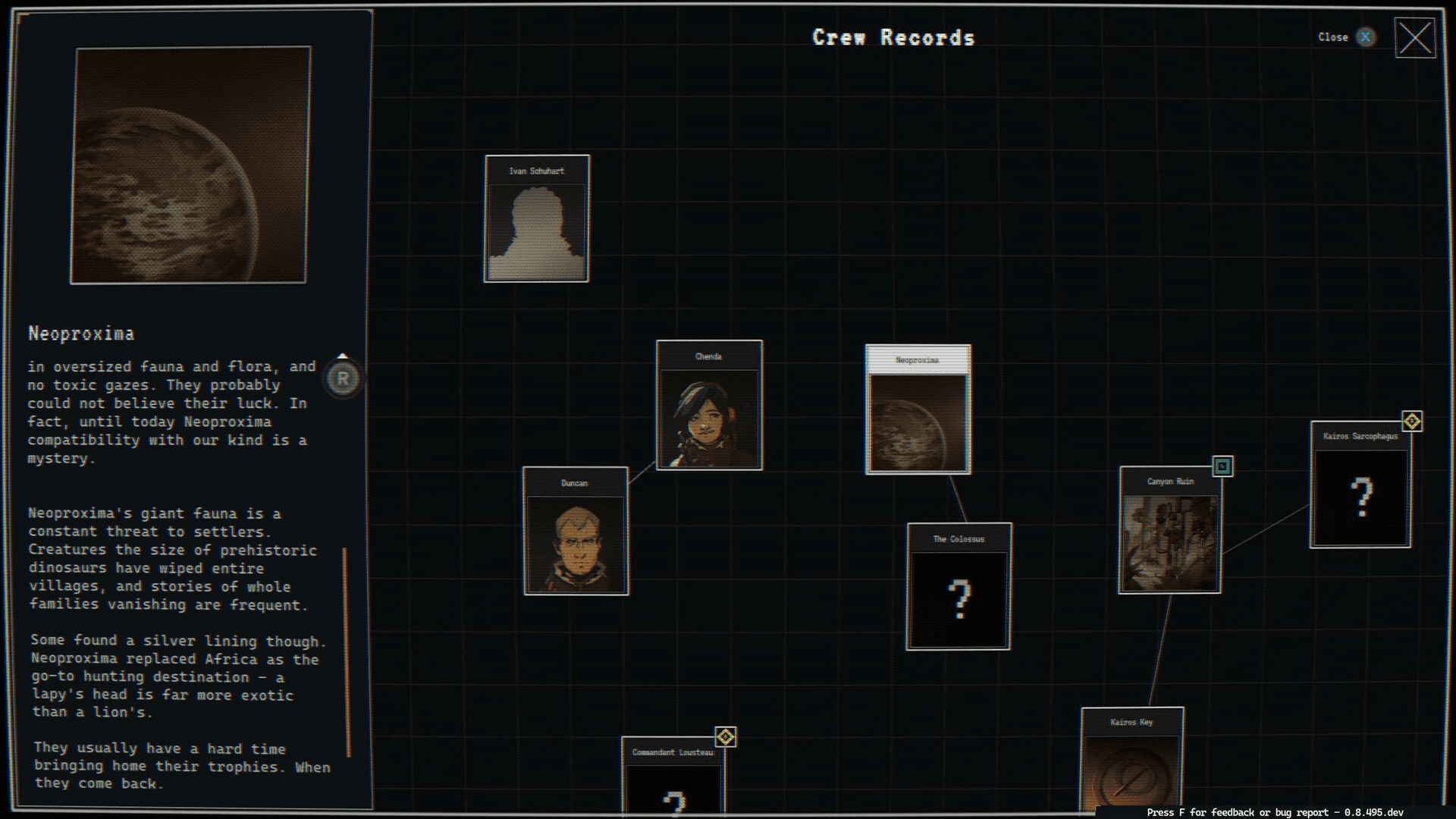Select the Neoproxima planet card

coord(918,410)
